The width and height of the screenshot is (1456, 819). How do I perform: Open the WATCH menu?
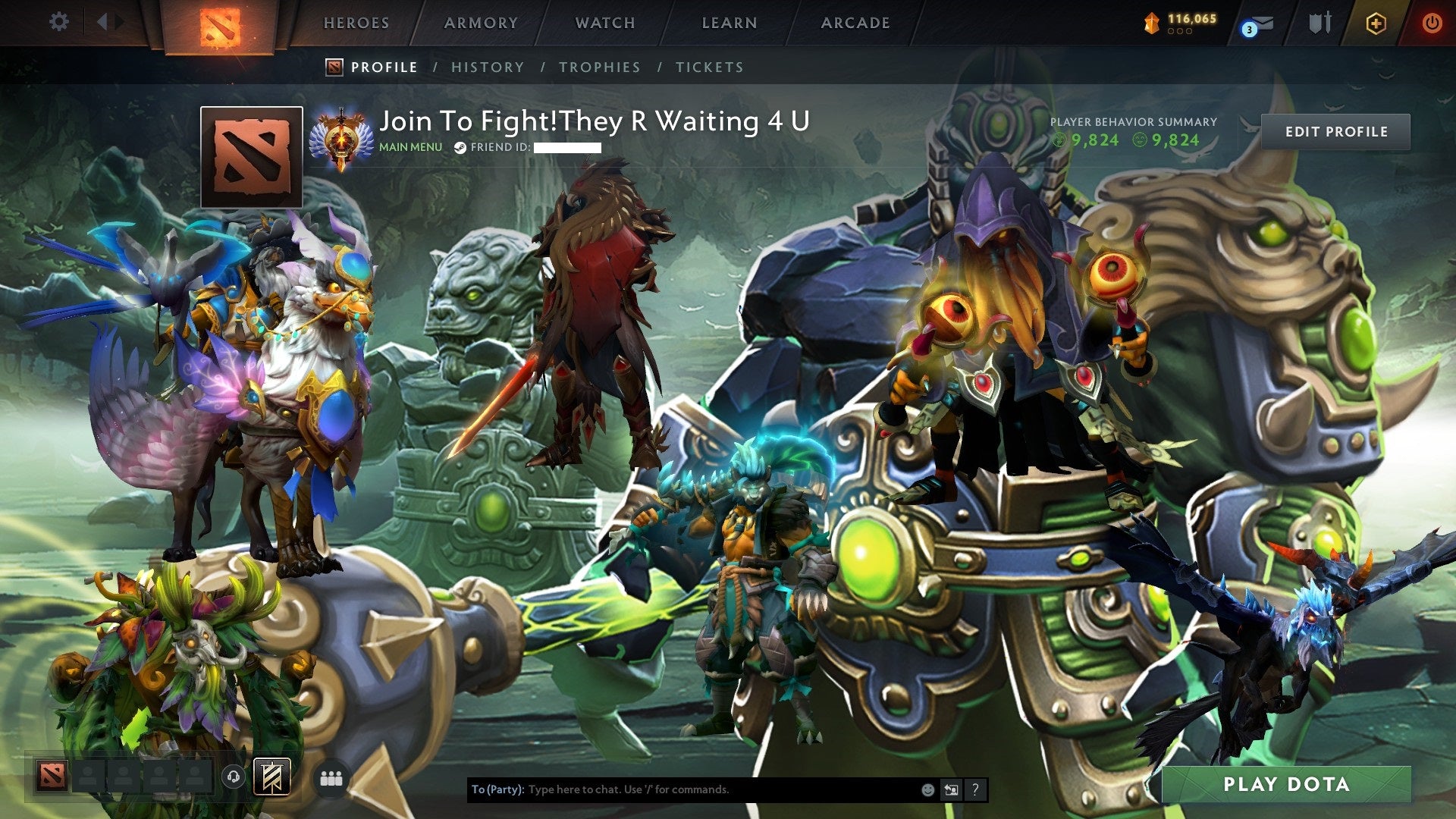tap(604, 23)
